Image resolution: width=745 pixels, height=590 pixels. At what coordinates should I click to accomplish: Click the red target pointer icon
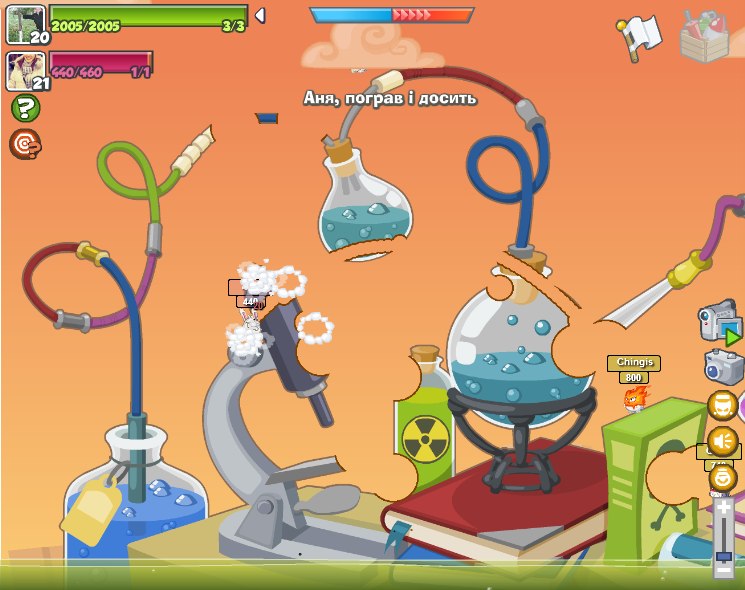(25, 144)
